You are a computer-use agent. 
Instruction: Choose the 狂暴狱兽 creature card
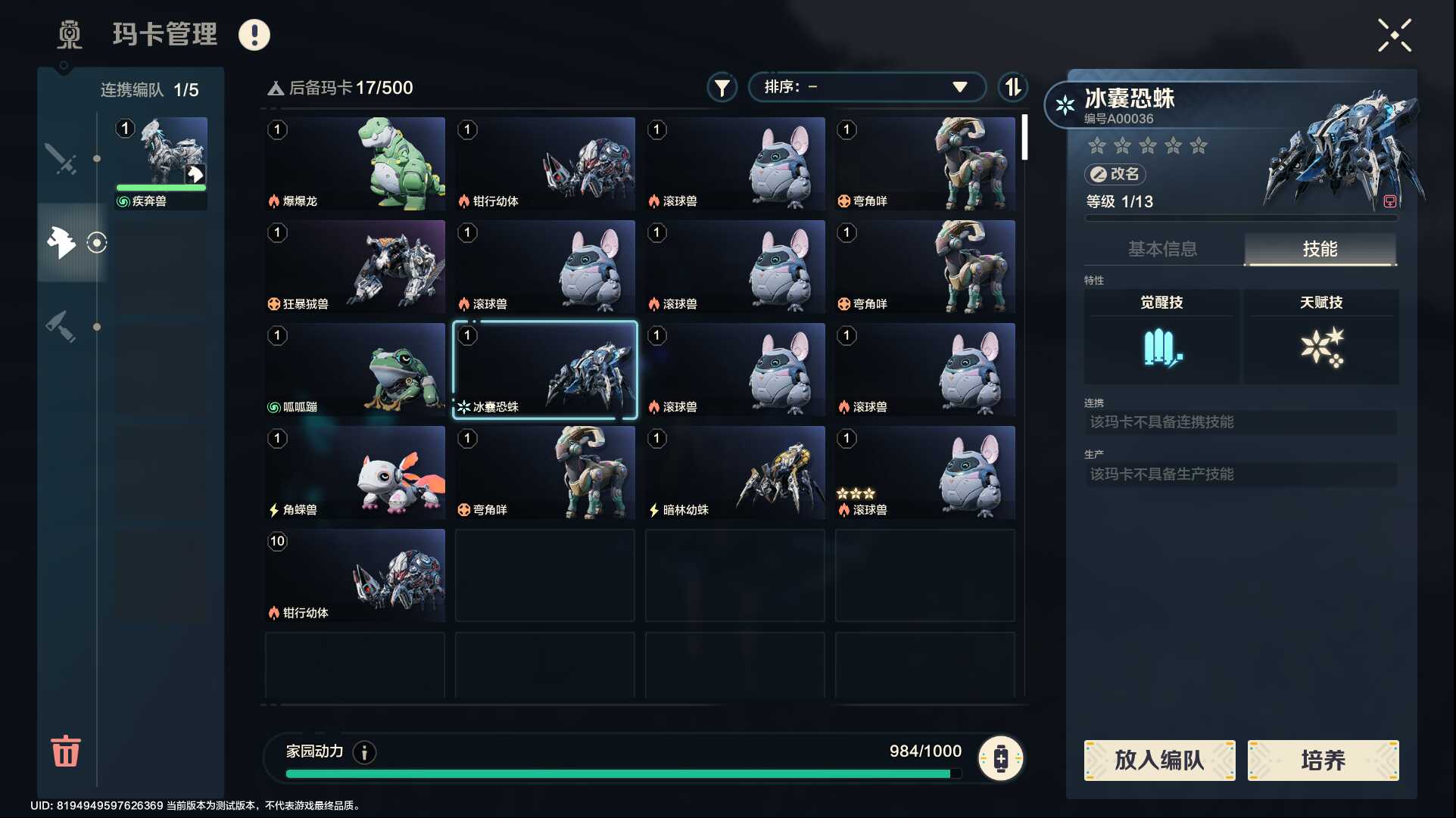point(355,266)
